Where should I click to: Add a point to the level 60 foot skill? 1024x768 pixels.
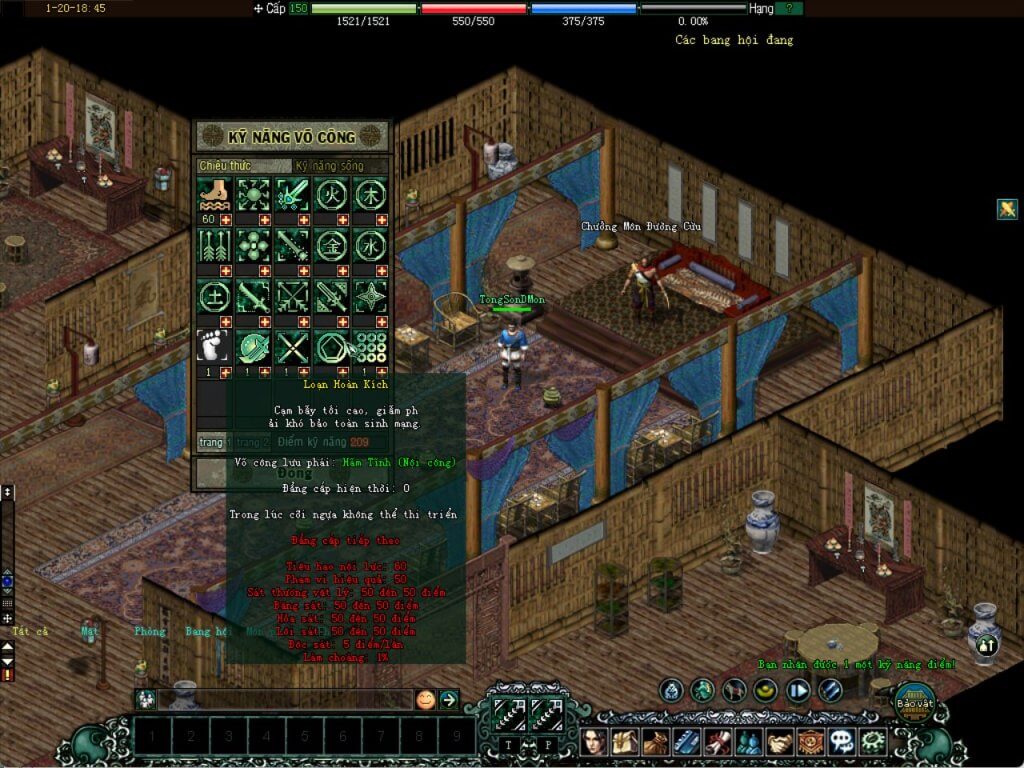pos(225,219)
